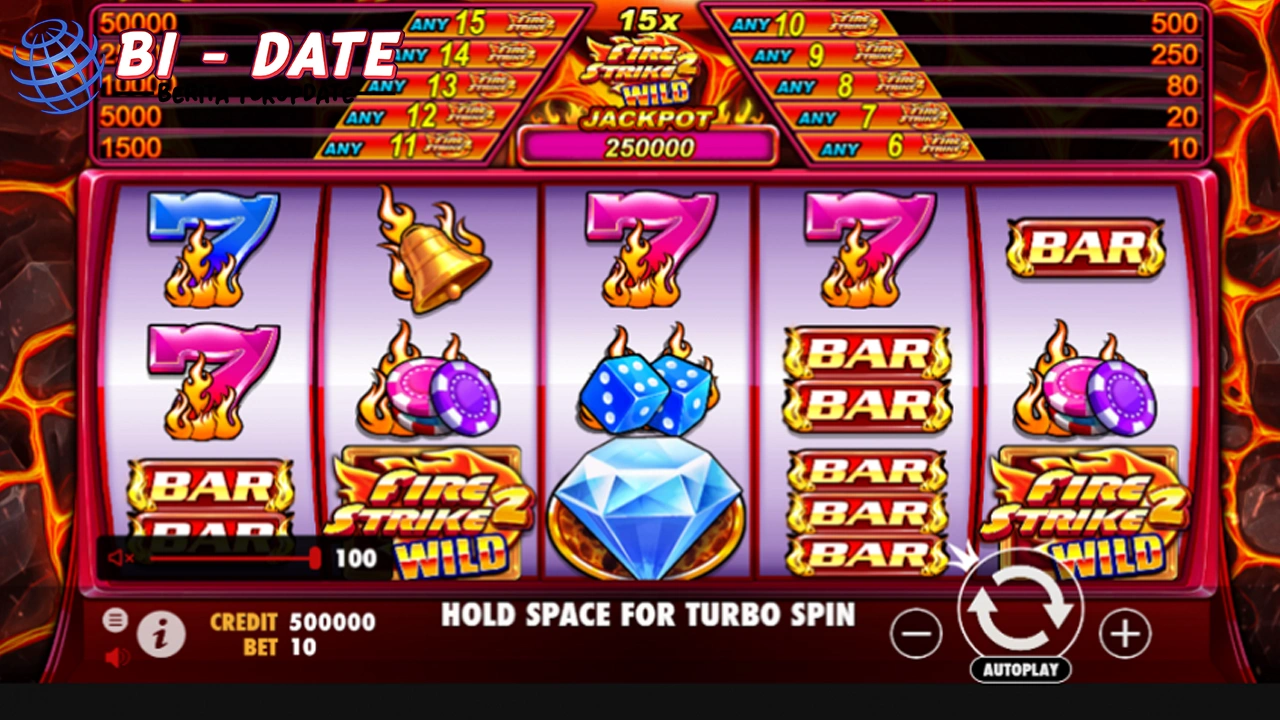Open the Autoplay options
The image size is (1280, 720).
pyautogui.click(x=1020, y=669)
